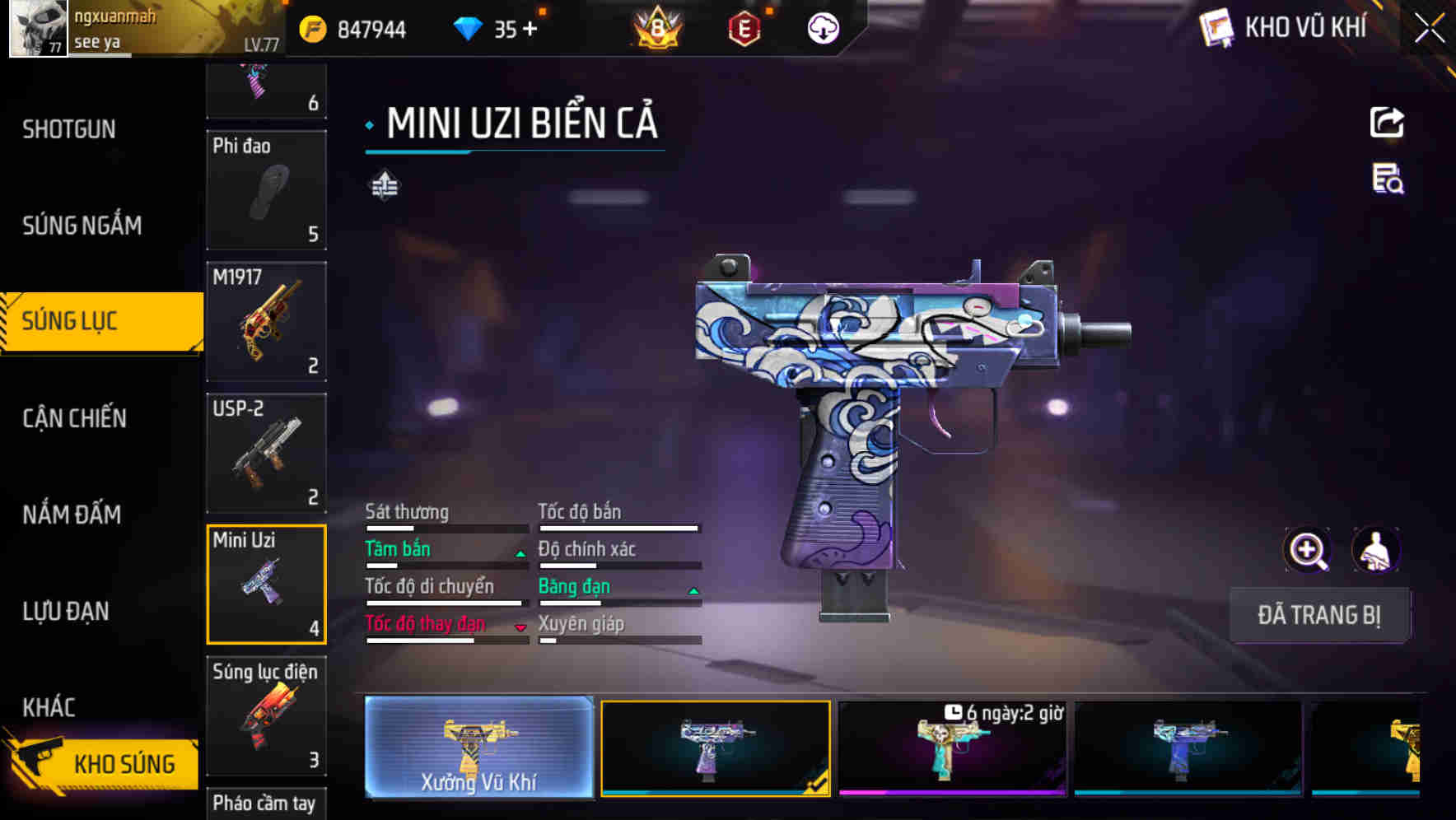Viewport: 1456px width, 820px height.
Task: Select the USP-2 weapon slot
Action: (266, 453)
